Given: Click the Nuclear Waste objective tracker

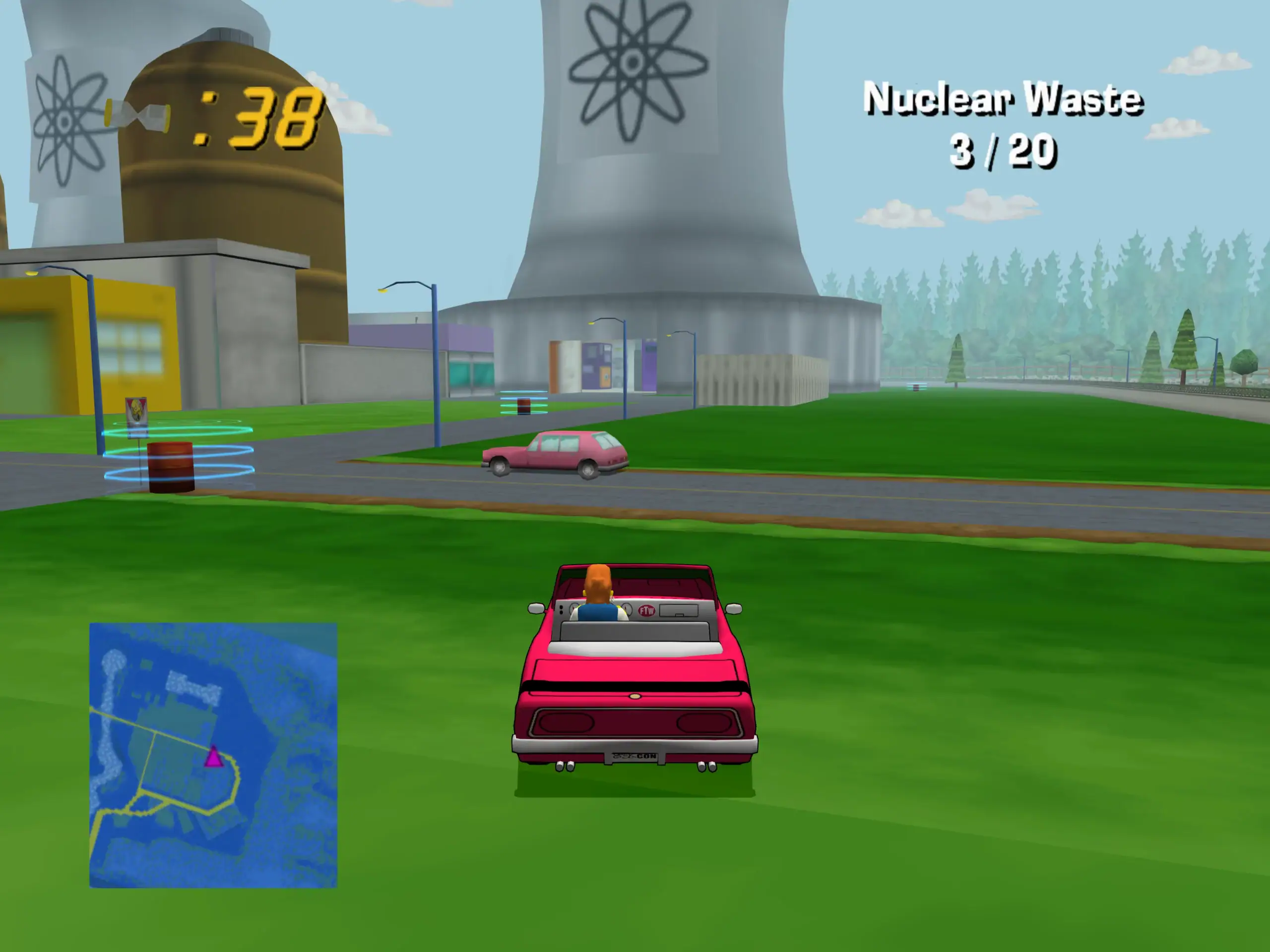Looking at the screenshot, I should point(1003,124).
